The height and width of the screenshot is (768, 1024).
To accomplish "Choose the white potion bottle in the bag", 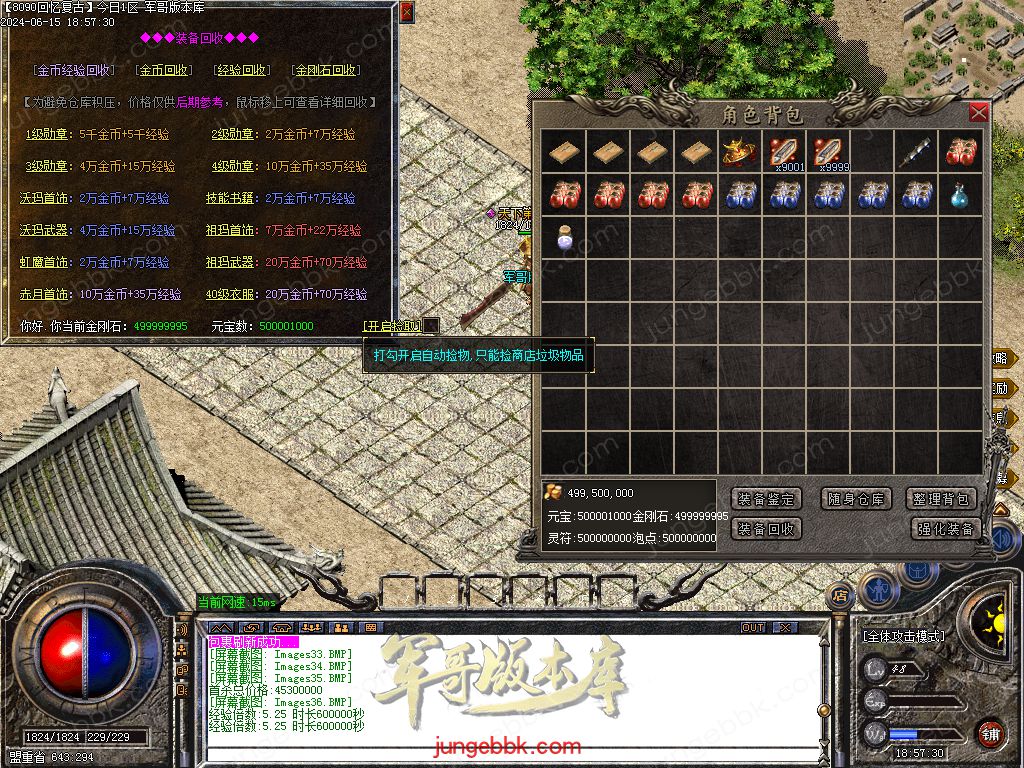I will [565, 239].
